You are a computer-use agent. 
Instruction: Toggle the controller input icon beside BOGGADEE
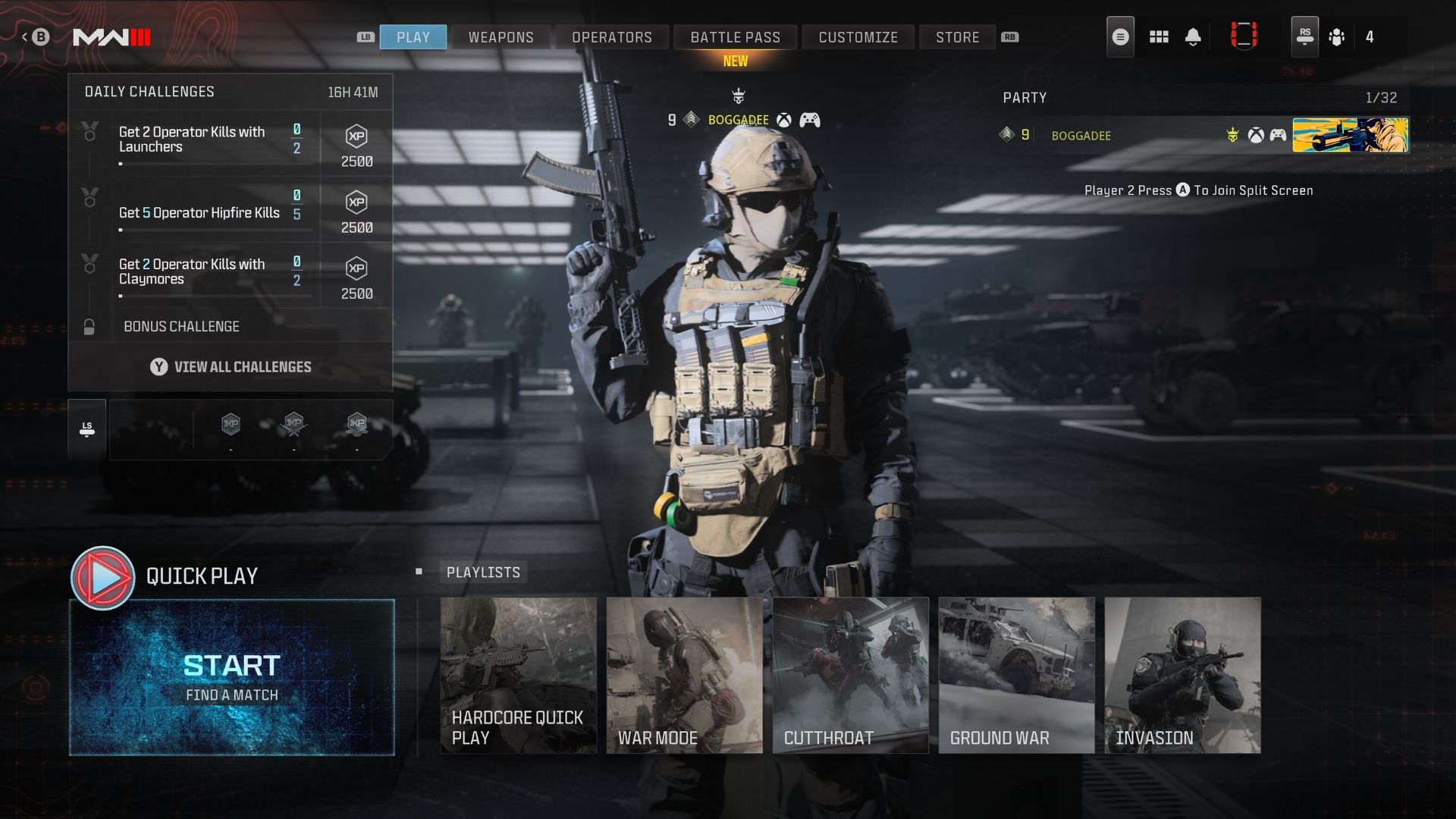[x=808, y=120]
